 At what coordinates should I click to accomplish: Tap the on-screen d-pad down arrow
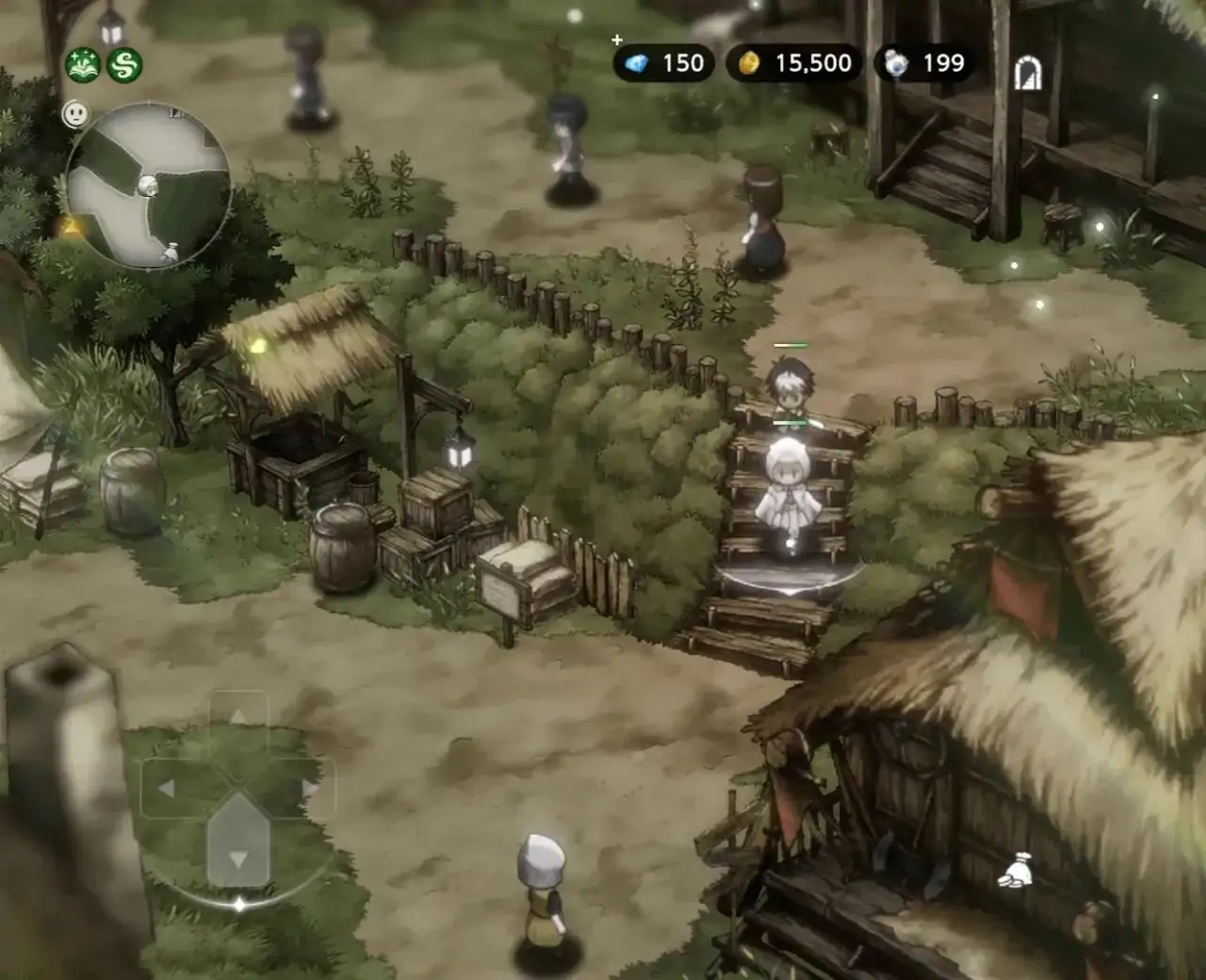coord(238,858)
